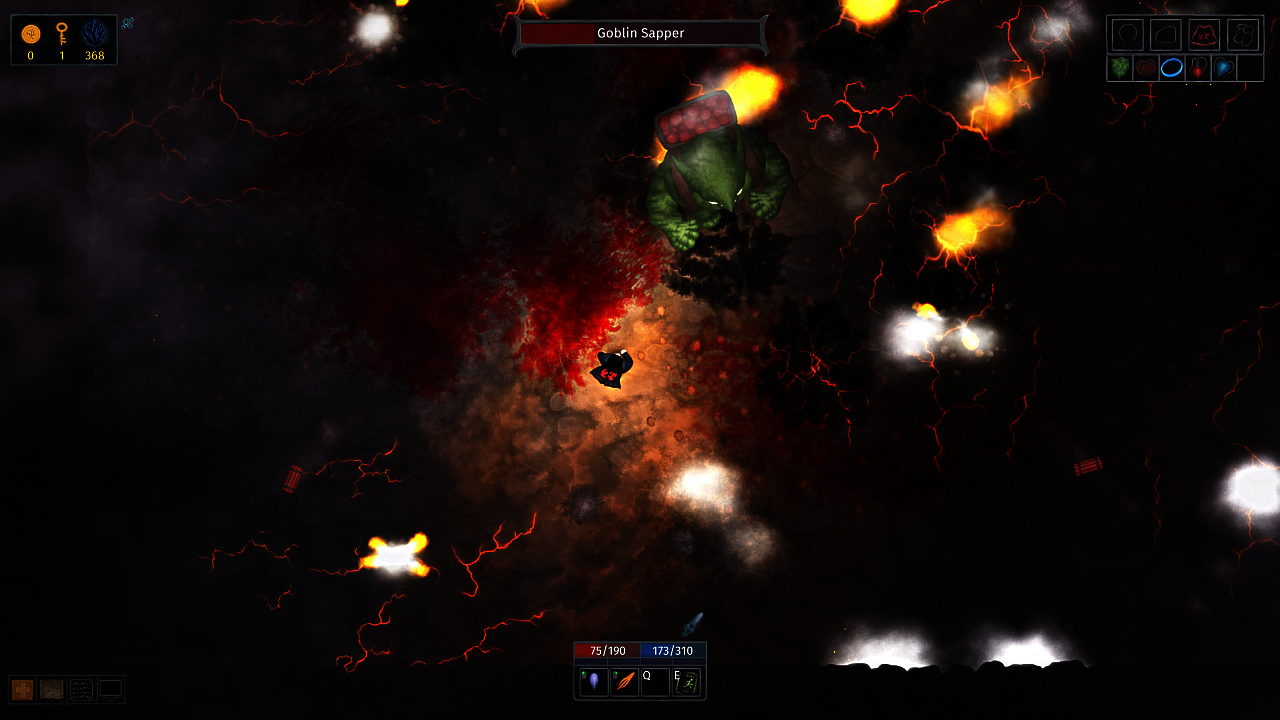The width and height of the screenshot is (1280, 720).
Task: Select the empty boots equipment slot
Action: point(1243,35)
